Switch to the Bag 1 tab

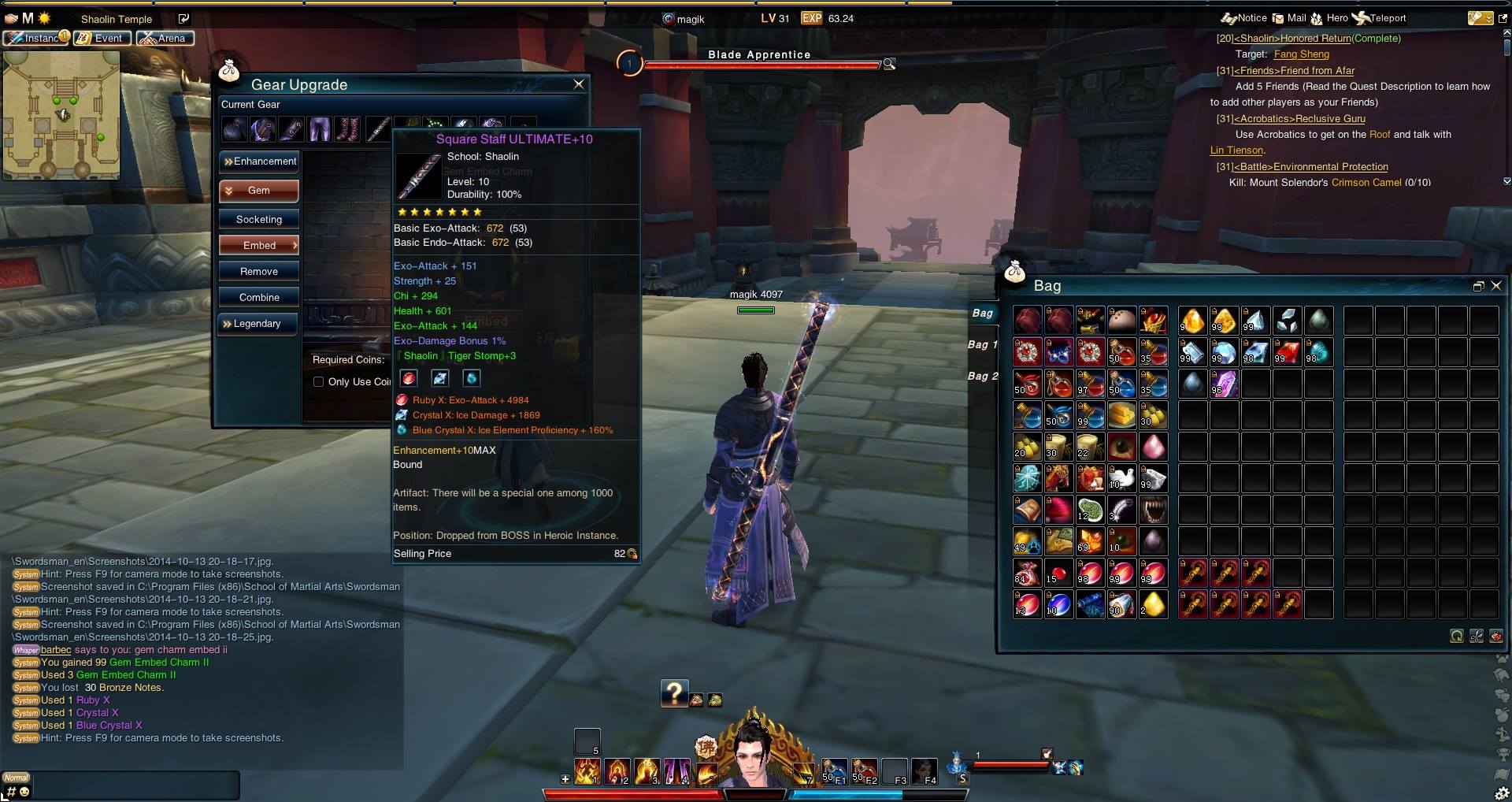point(982,345)
